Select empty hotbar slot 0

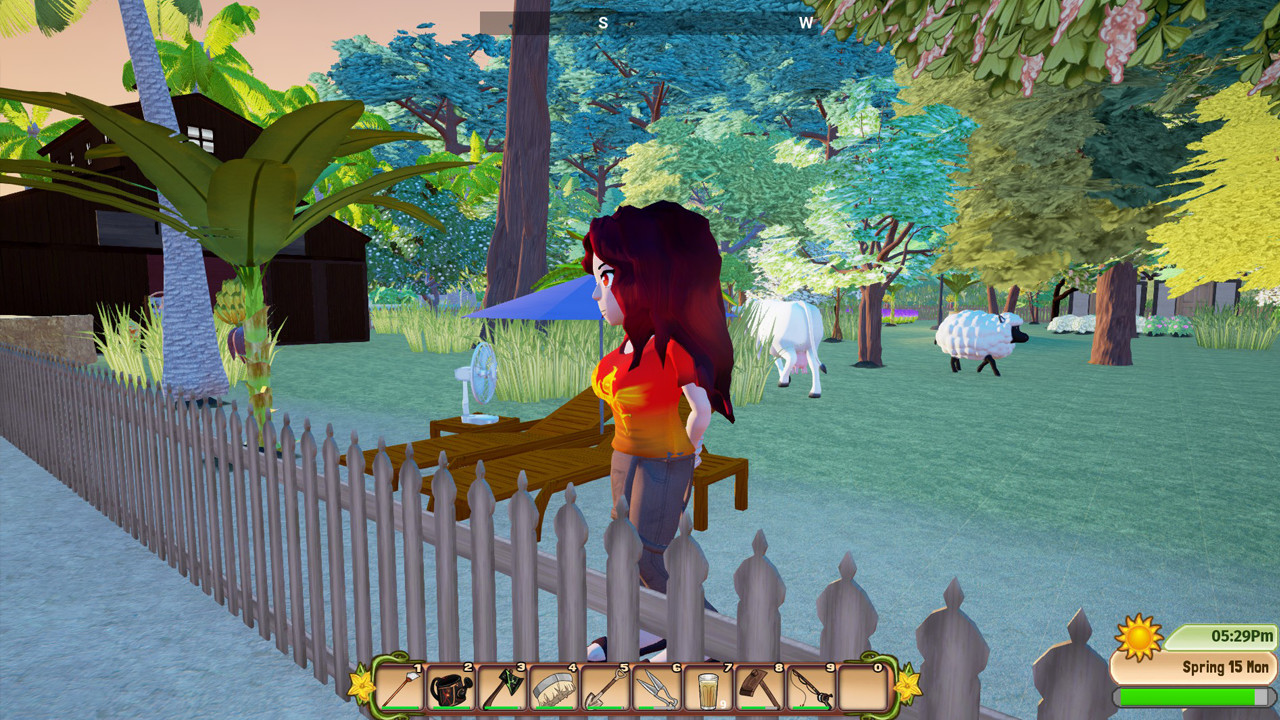pos(862,688)
